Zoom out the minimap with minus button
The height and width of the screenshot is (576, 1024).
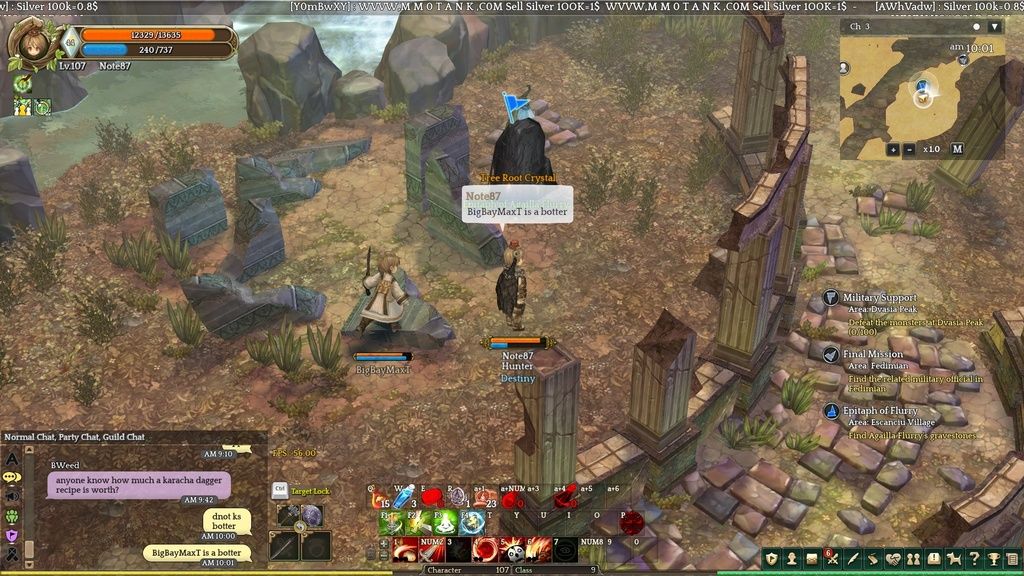pos(909,149)
